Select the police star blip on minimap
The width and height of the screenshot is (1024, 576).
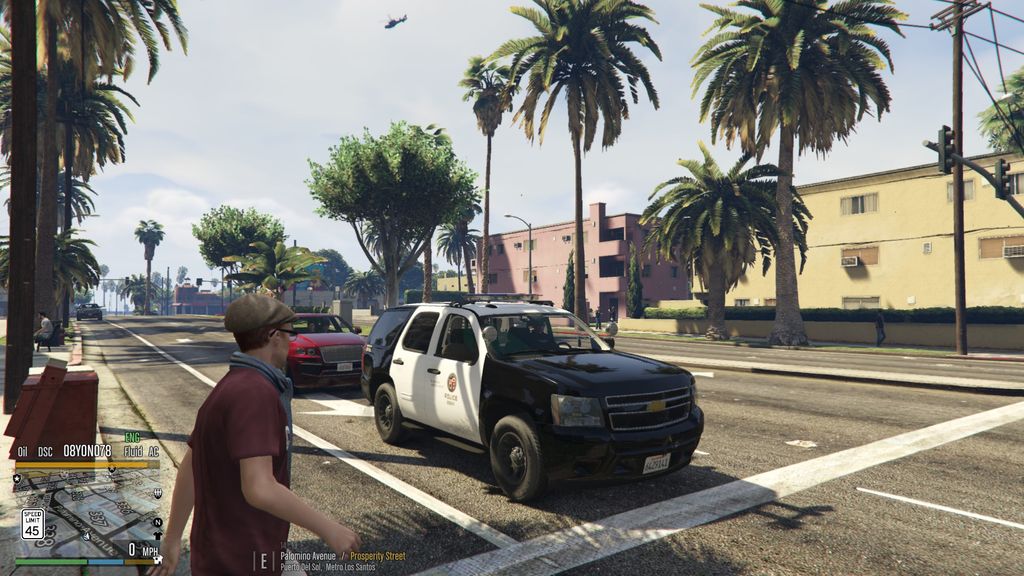[x=18, y=479]
